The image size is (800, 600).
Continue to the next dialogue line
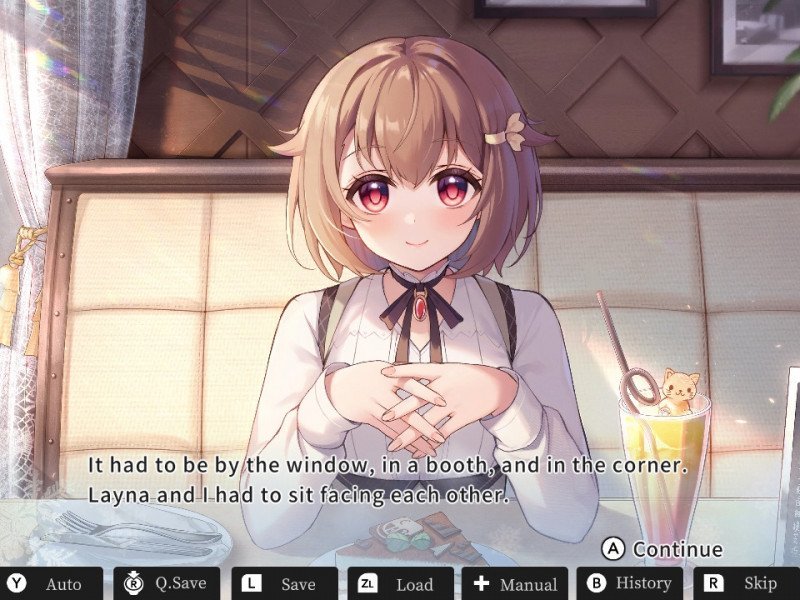663,549
